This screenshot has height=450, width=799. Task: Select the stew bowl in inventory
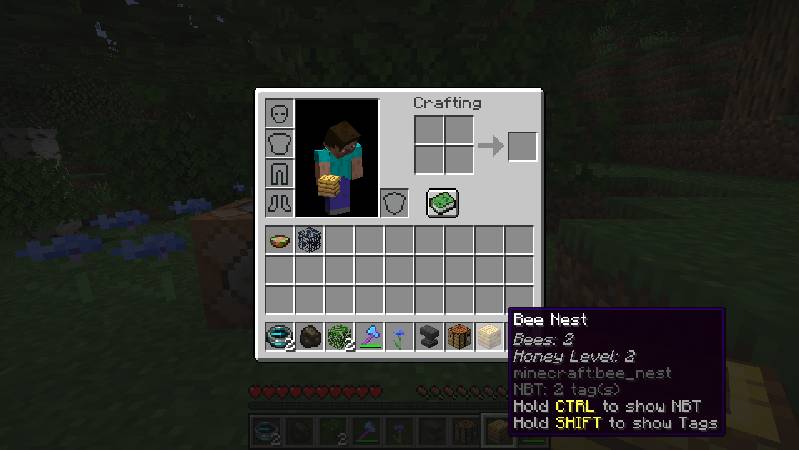(280, 240)
